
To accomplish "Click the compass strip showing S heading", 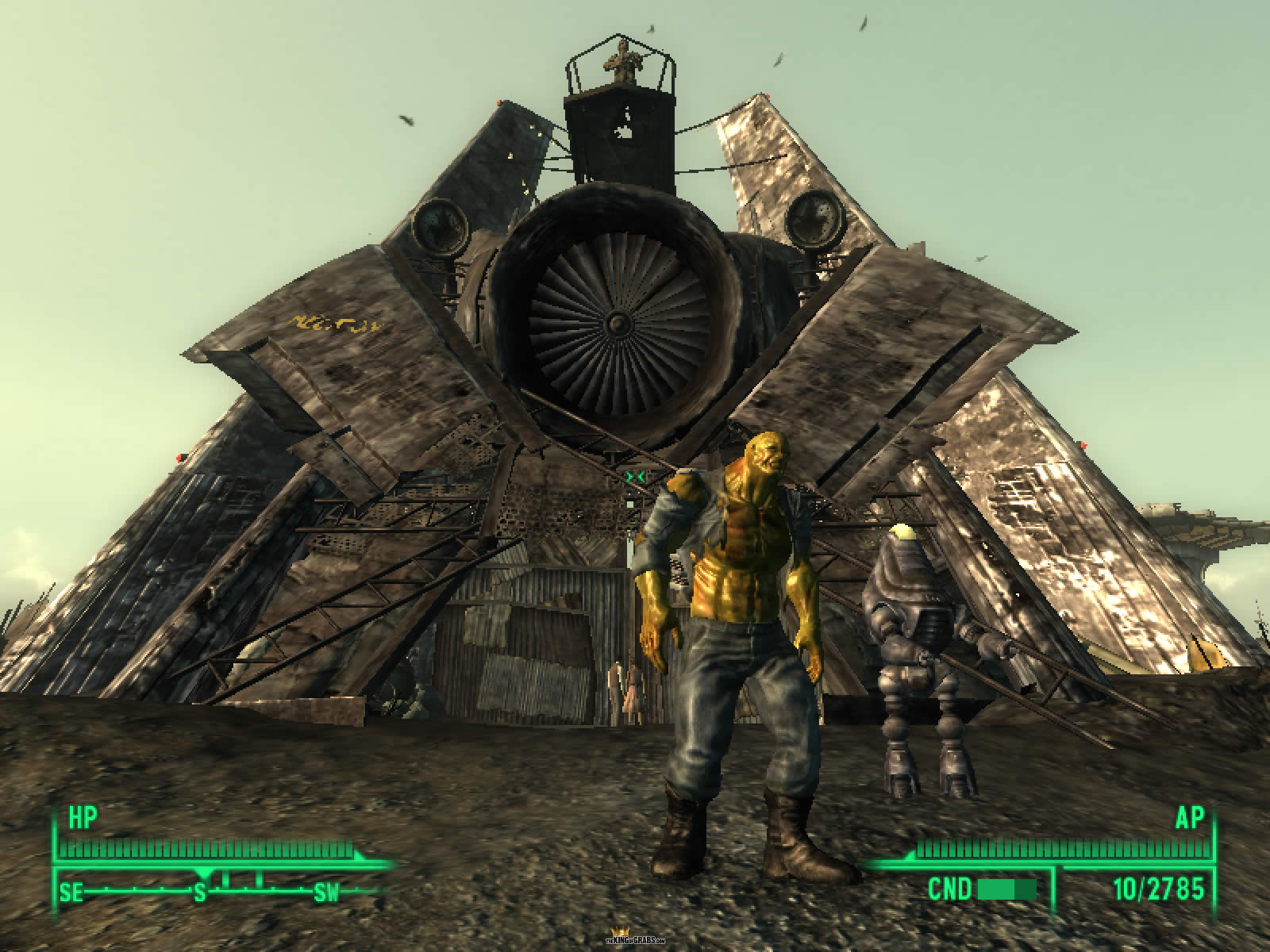I will point(200,893).
